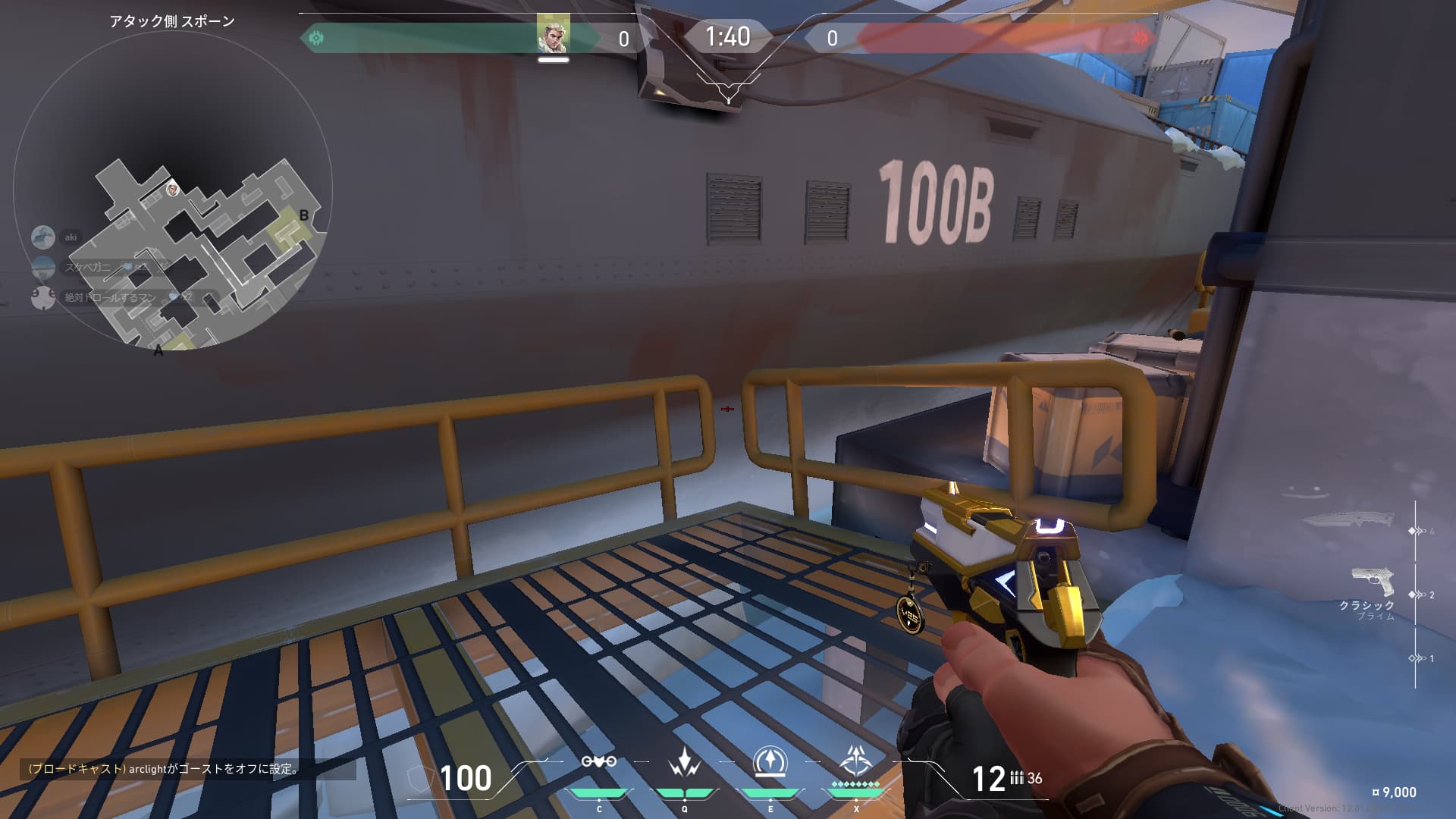Click the green attacker team emblem
This screenshot has height=819, width=1456.
coord(316,37)
